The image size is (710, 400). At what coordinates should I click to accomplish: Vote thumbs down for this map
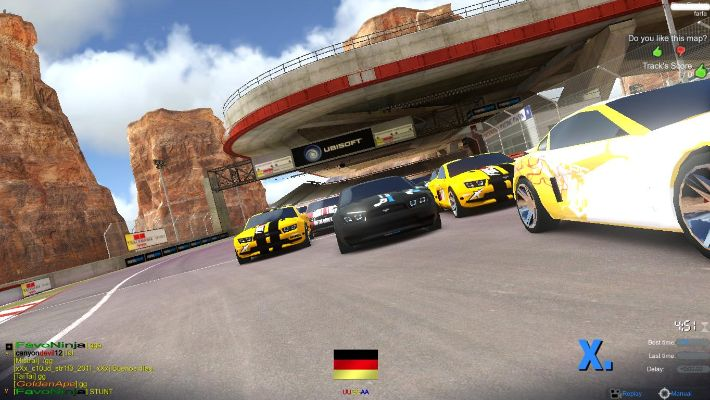pyautogui.click(x=681, y=50)
